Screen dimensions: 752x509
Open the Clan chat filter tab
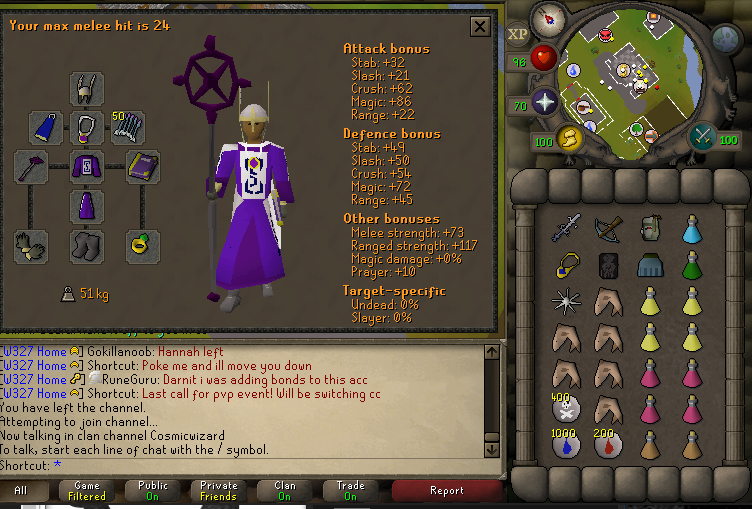(284, 490)
